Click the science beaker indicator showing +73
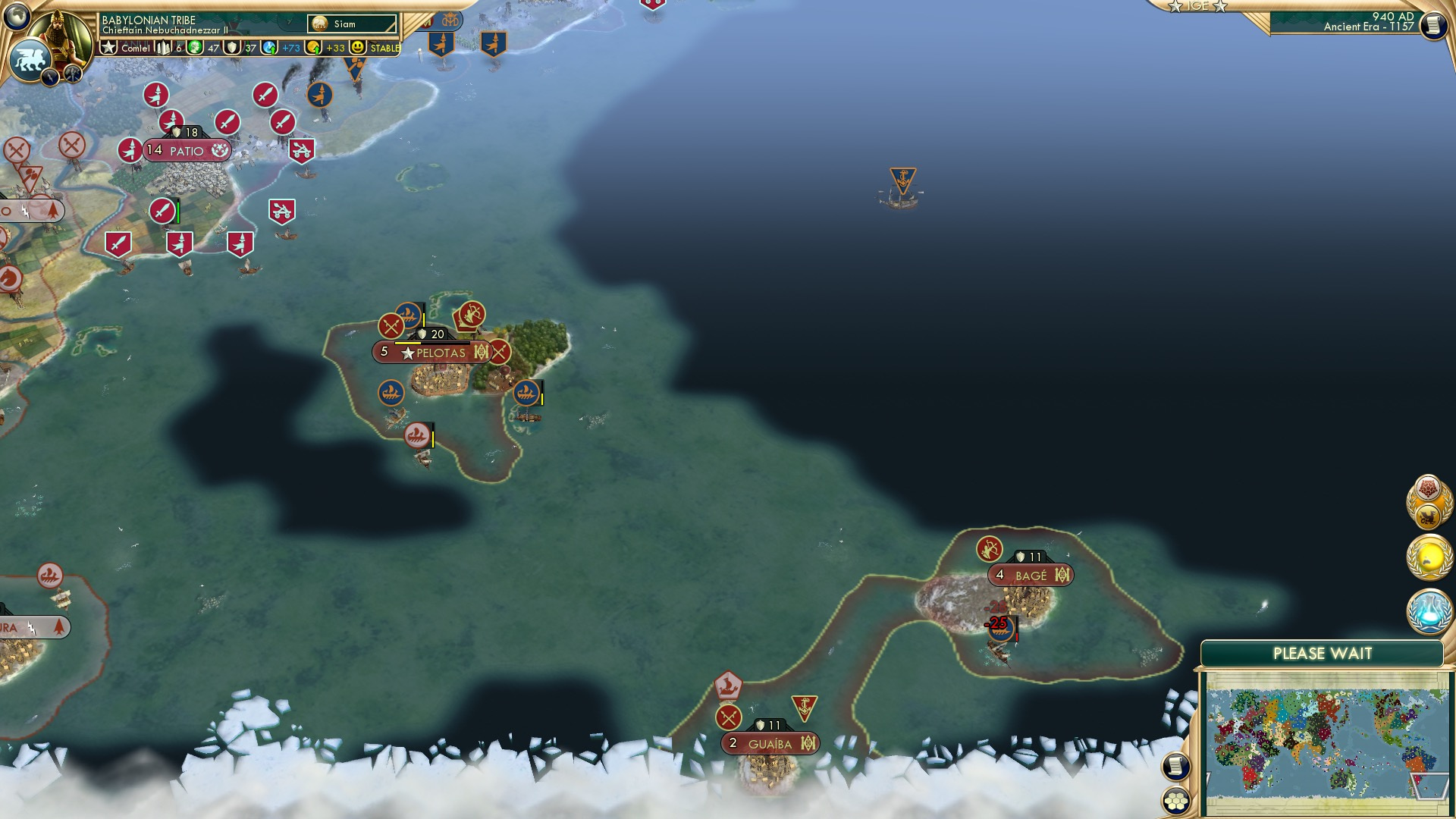The image size is (1456, 819). [269, 48]
